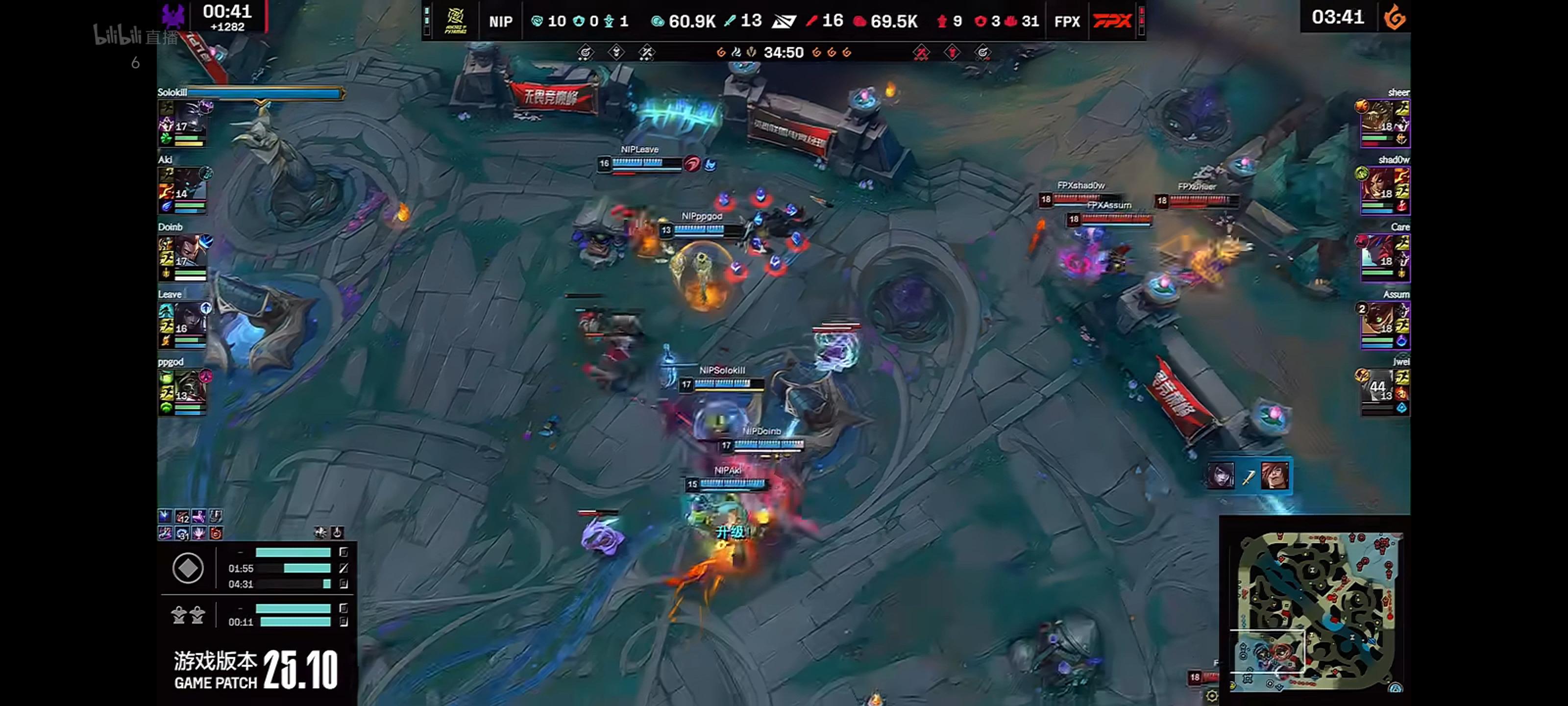Select the NIP scoreboard label
The height and width of the screenshot is (706, 1568).
[500, 20]
